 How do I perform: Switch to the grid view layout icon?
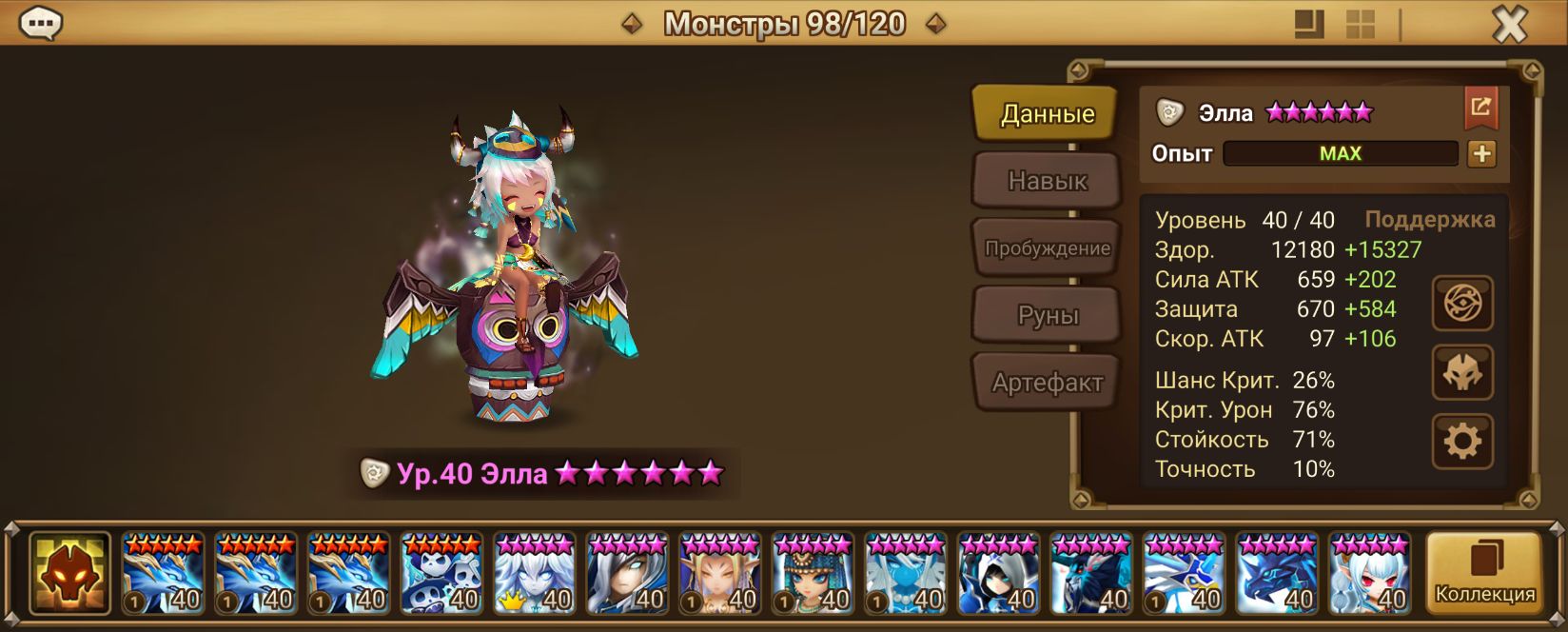[1360, 25]
